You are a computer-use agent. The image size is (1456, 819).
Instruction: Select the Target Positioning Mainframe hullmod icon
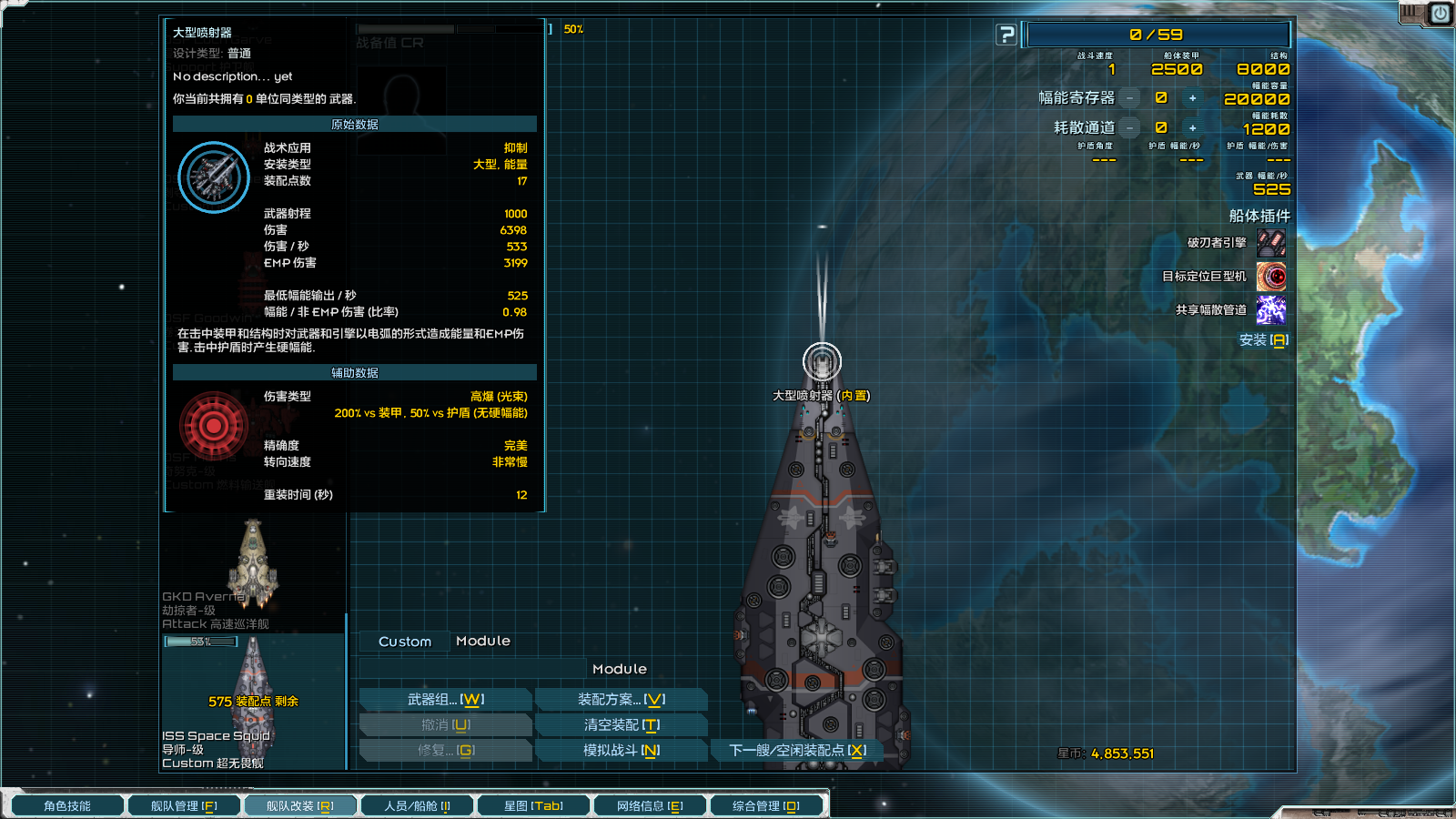(1271, 276)
